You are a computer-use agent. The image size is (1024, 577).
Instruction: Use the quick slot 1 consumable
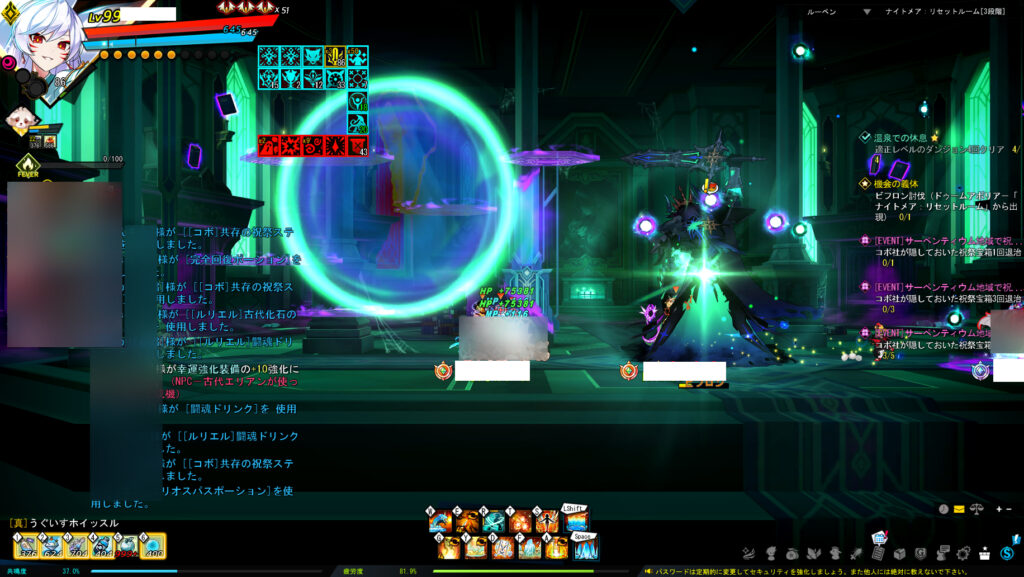(x=24, y=545)
